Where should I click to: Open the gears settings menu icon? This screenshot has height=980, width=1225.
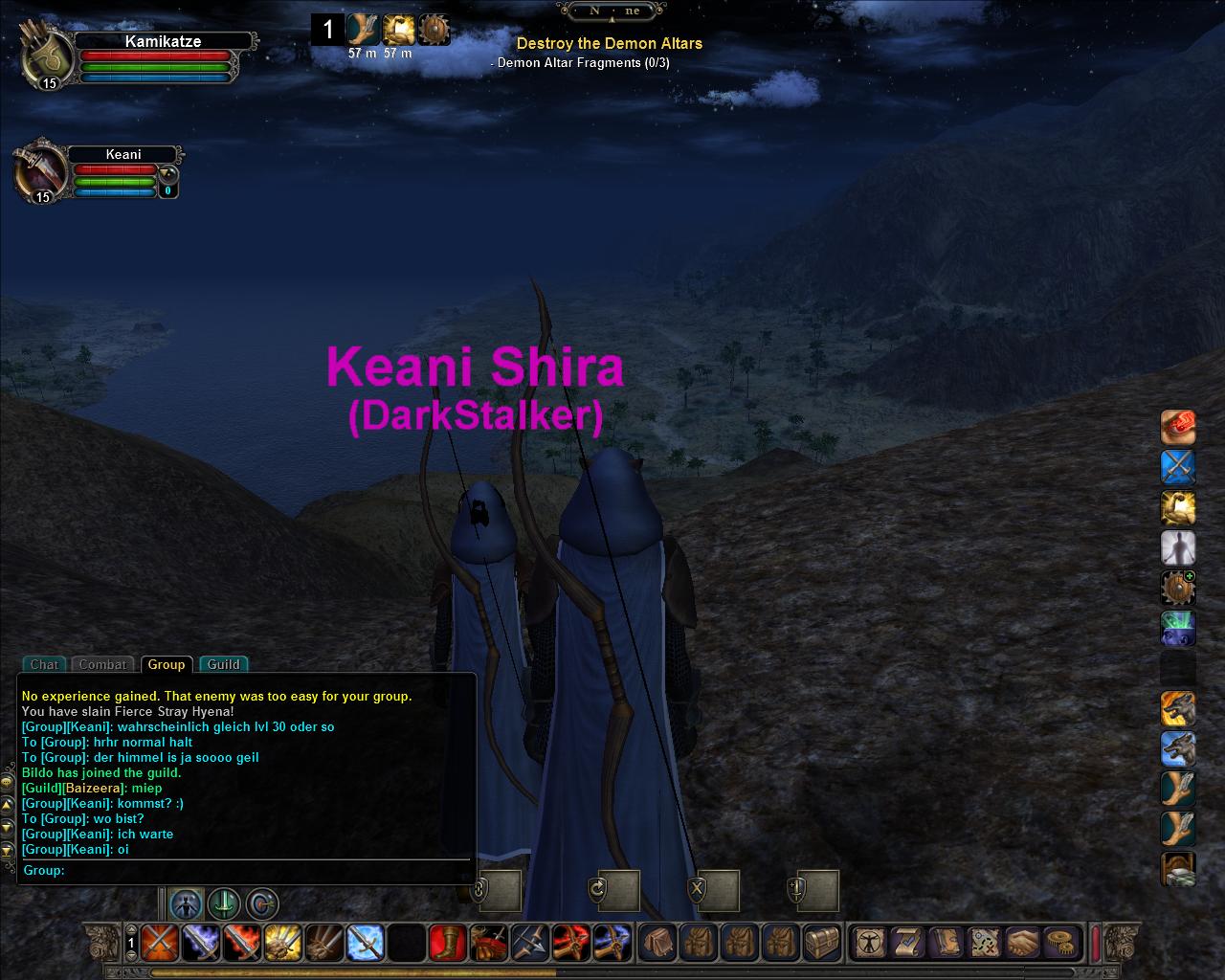[1060, 943]
